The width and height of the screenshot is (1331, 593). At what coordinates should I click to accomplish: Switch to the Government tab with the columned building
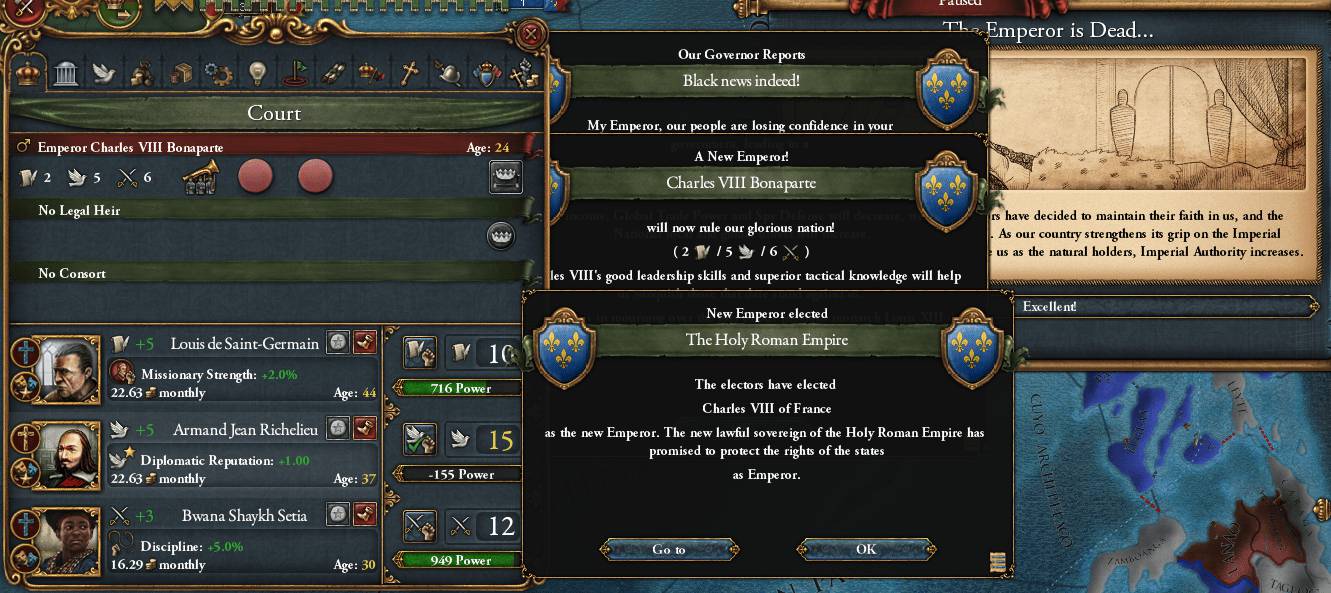pos(66,73)
